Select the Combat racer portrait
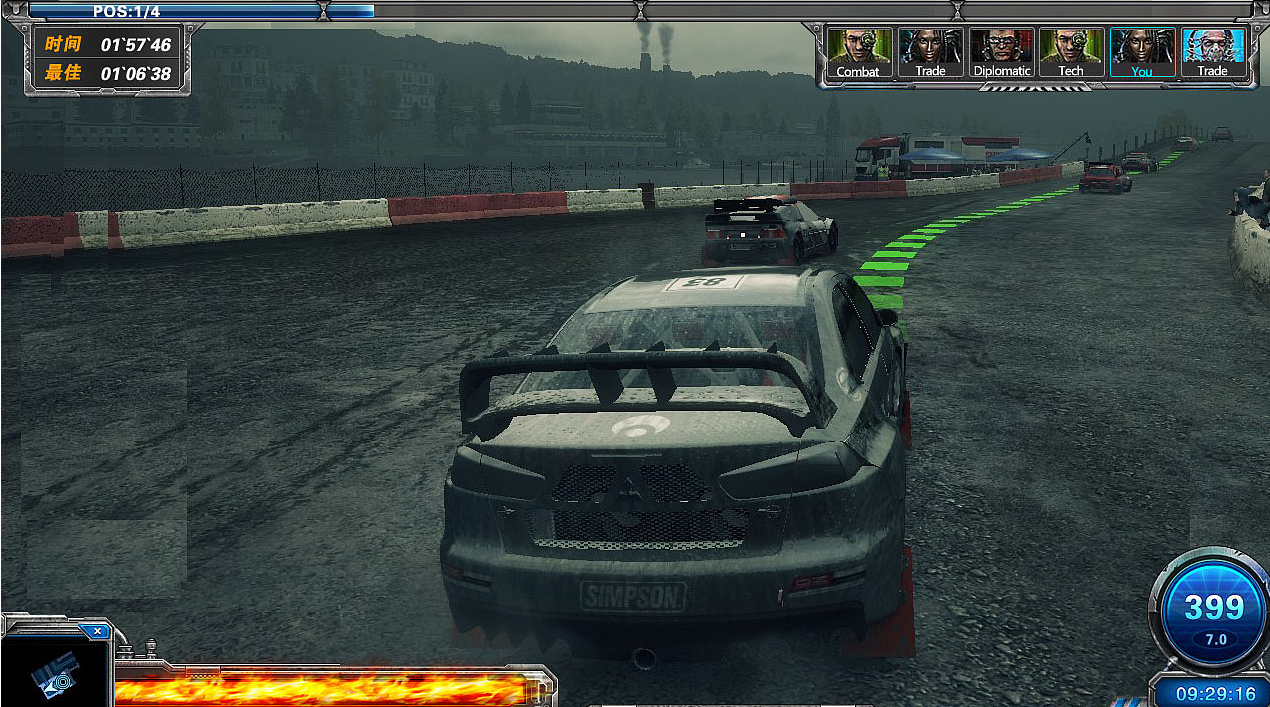1270x707 pixels. (858, 52)
